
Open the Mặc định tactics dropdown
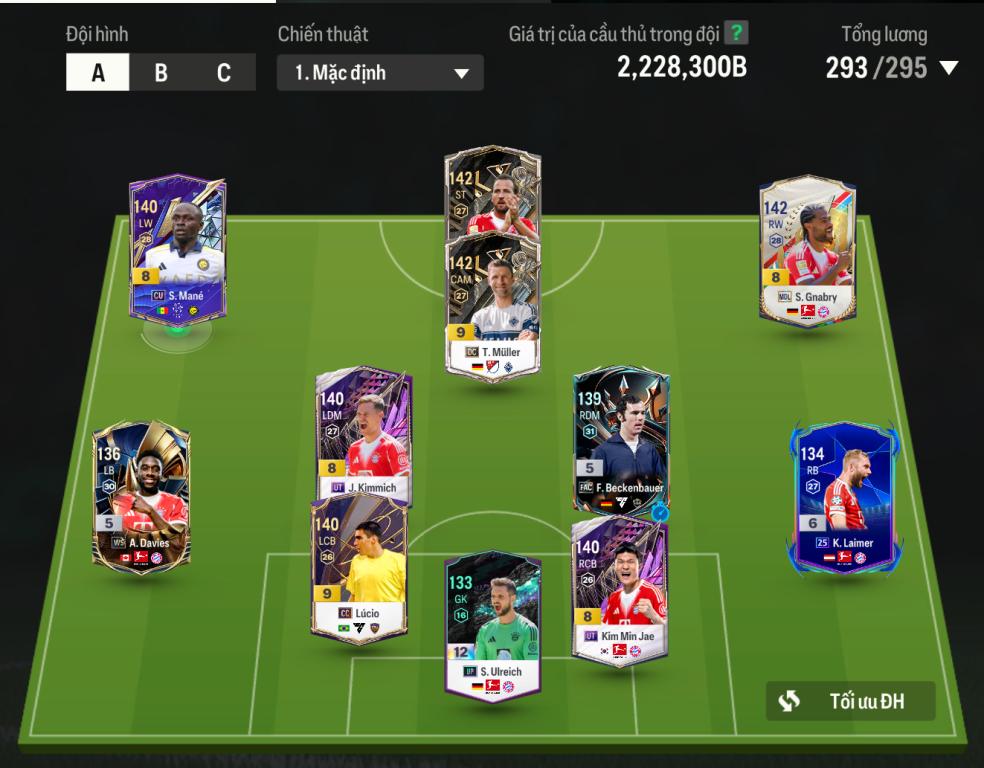pos(380,73)
